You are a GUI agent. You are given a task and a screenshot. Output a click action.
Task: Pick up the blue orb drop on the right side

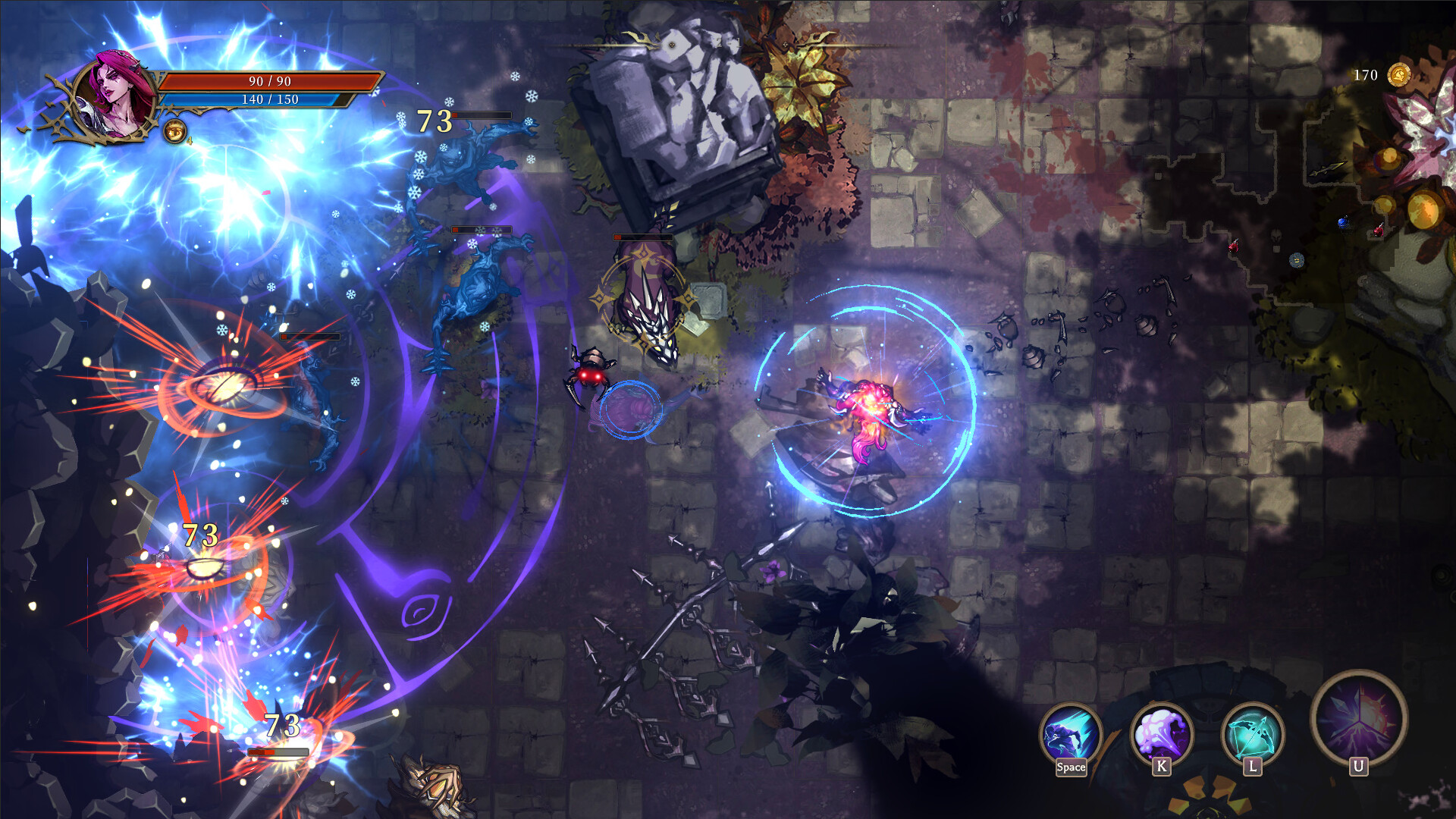coord(1342,223)
